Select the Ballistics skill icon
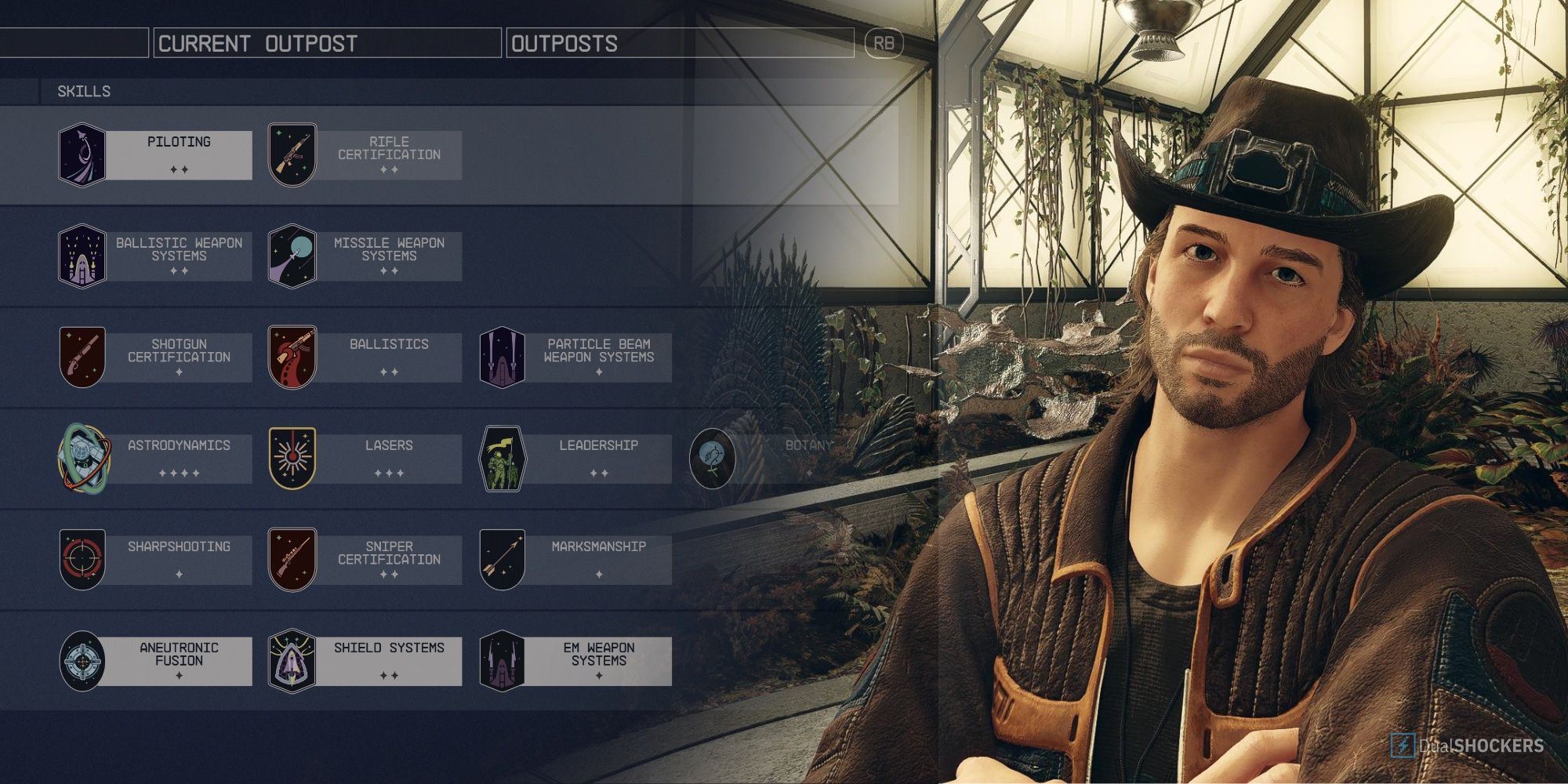The image size is (1568, 784). tap(293, 355)
